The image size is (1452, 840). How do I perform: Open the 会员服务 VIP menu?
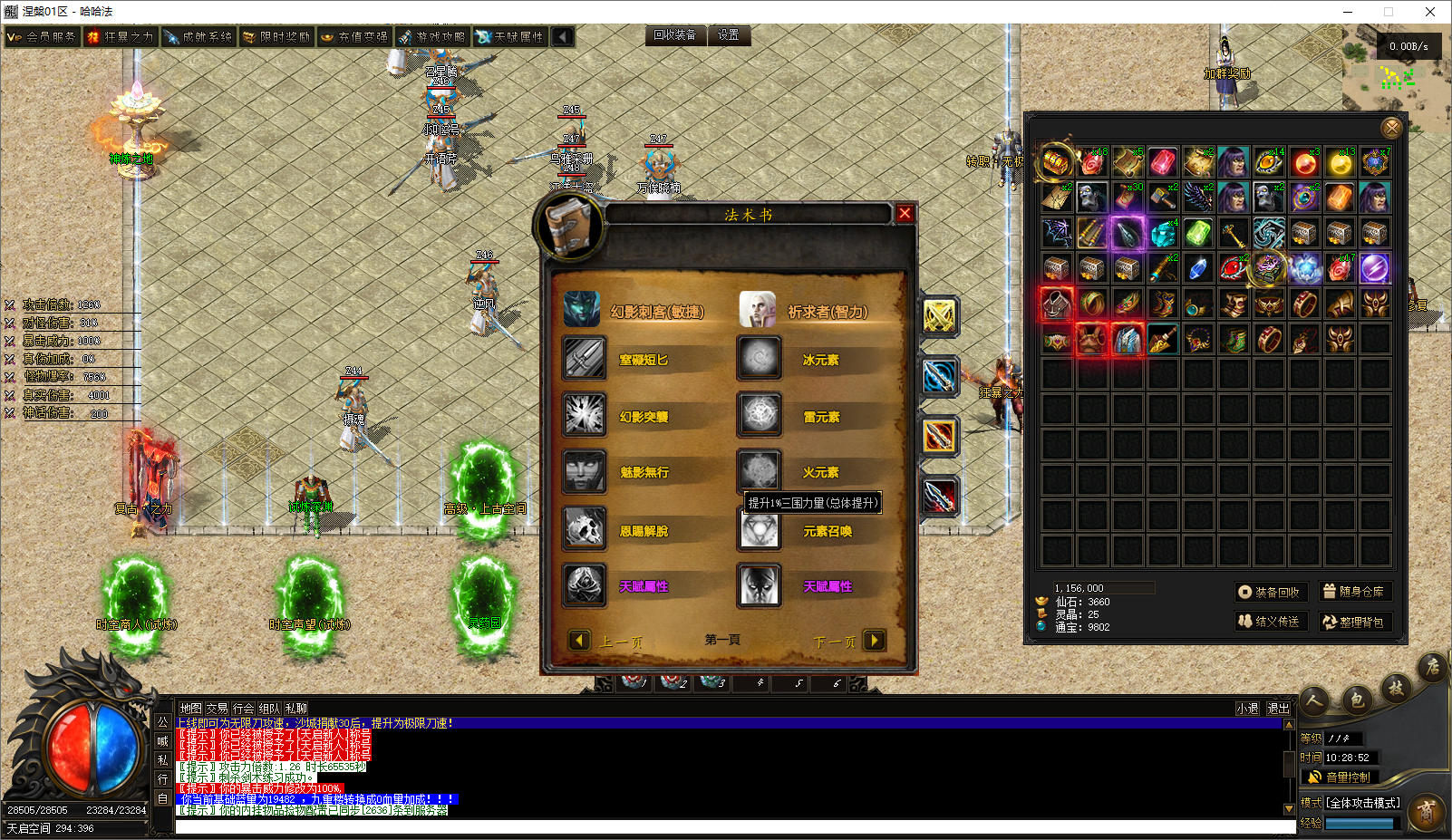pos(42,37)
